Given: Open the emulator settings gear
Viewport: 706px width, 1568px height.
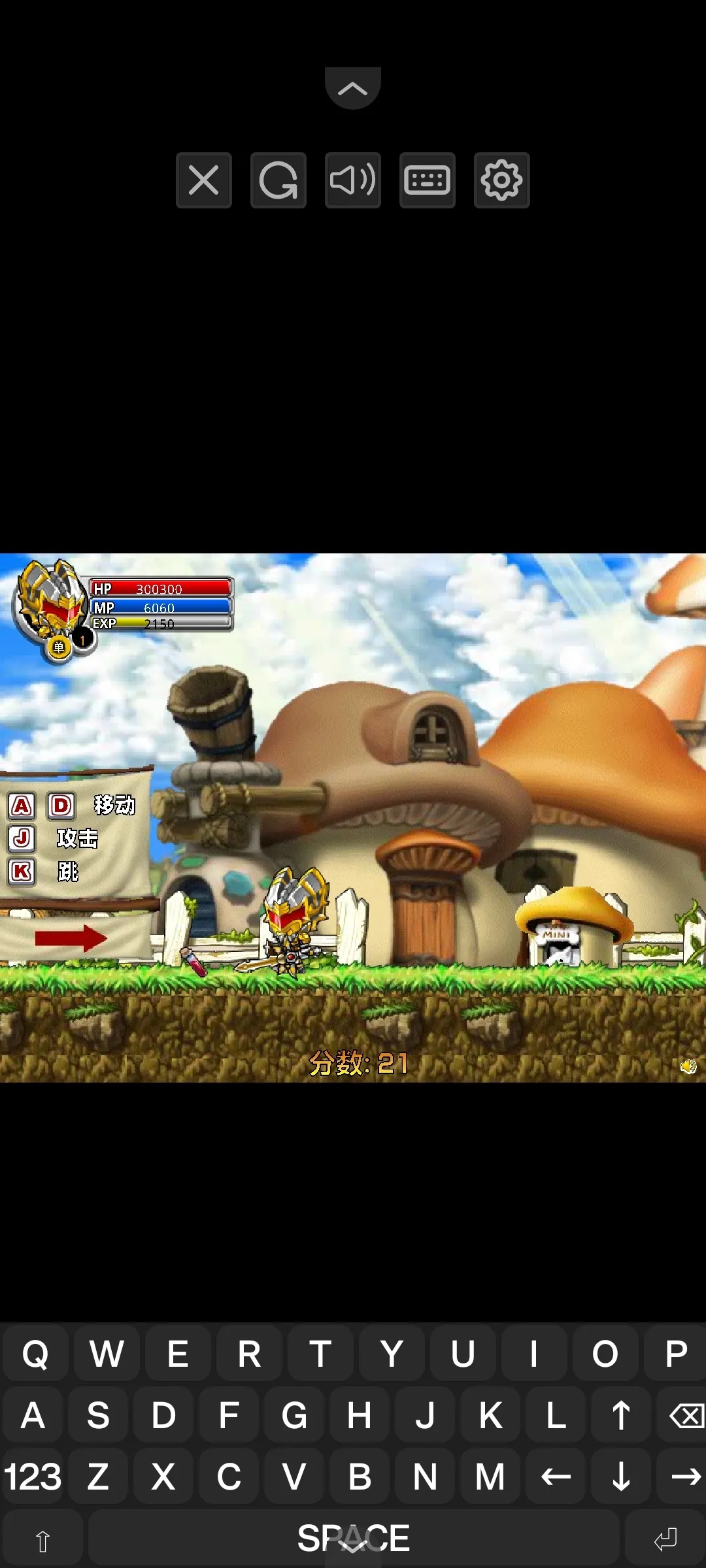Looking at the screenshot, I should click(x=501, y=180).
